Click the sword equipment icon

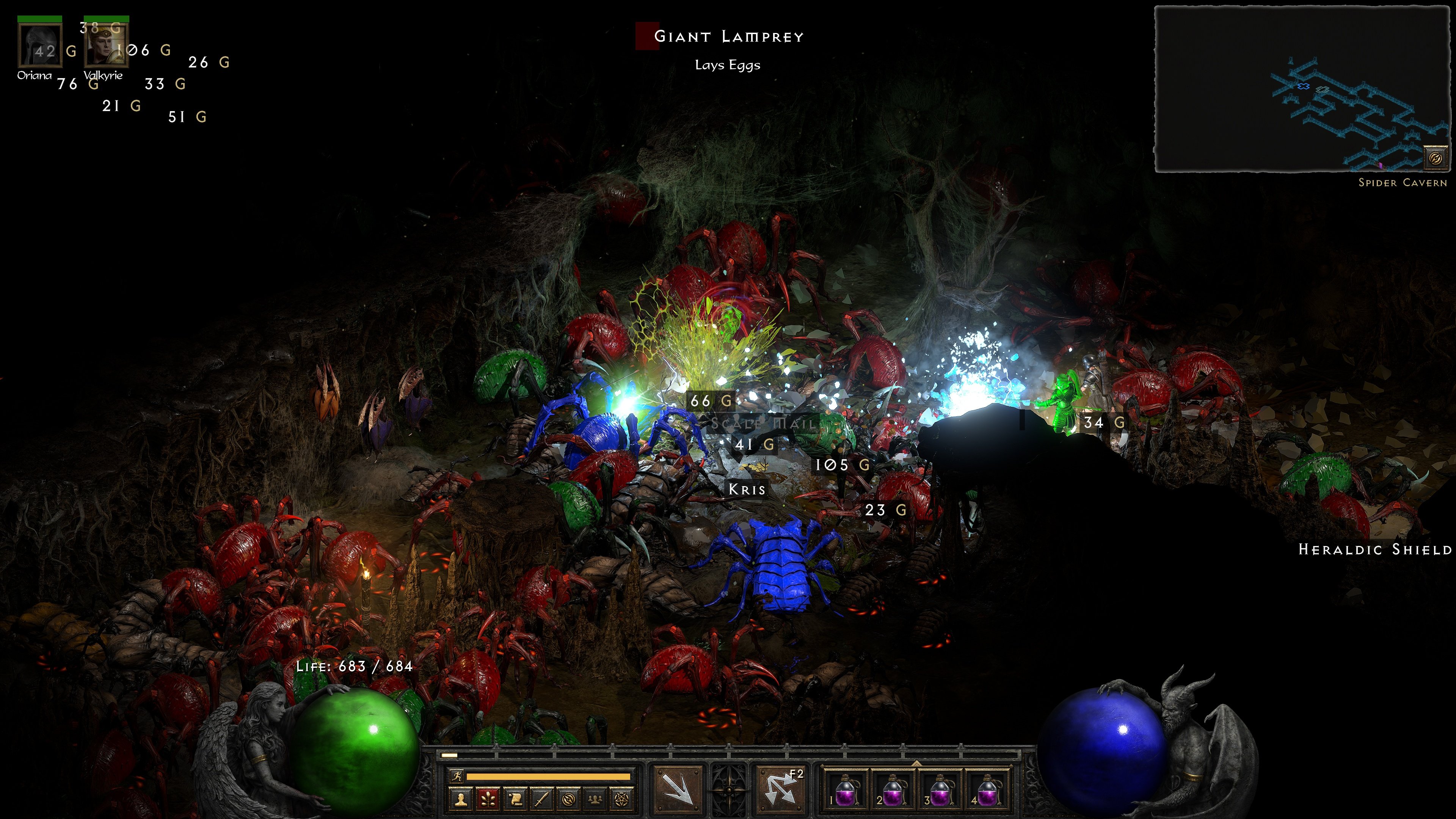click(543, 800)
